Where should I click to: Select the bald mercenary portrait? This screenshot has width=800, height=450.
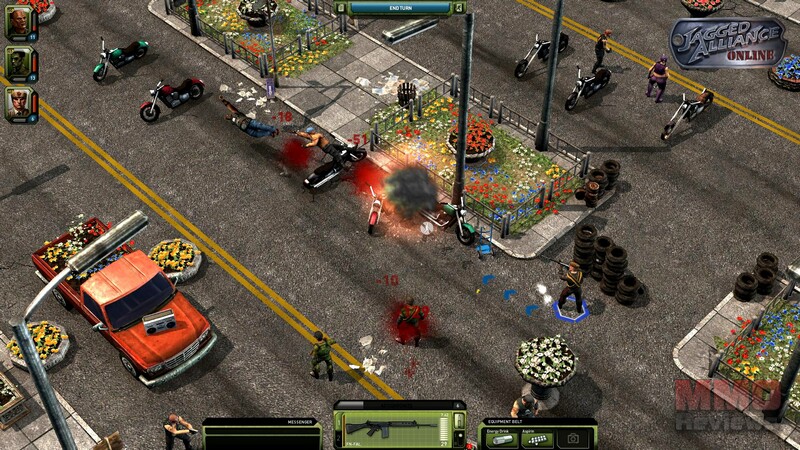(x=19, y=22)
